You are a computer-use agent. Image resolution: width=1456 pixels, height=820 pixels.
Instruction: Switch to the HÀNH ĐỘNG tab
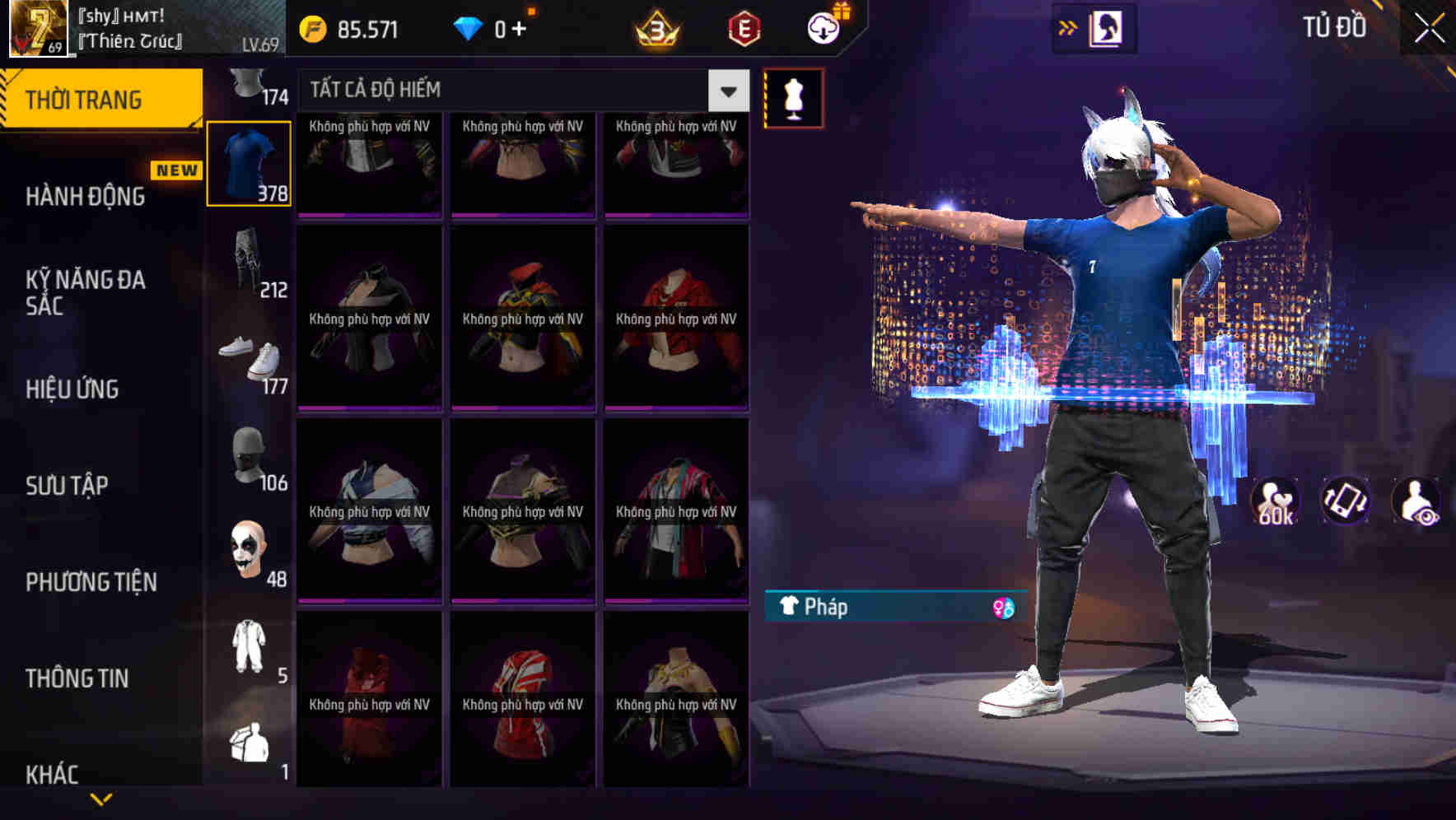click(86, 197)
